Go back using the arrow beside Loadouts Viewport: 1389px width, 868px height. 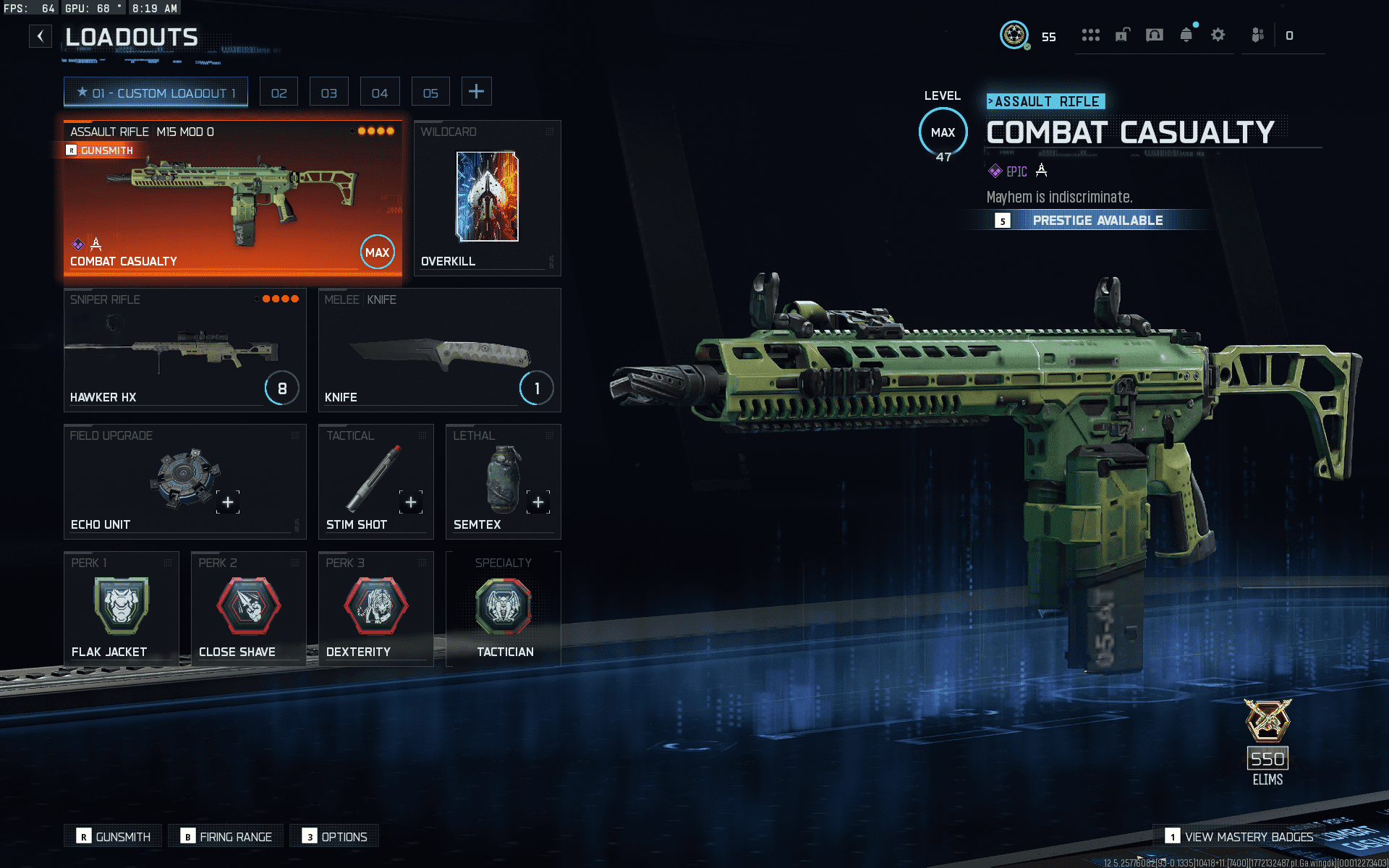[41, 35]
